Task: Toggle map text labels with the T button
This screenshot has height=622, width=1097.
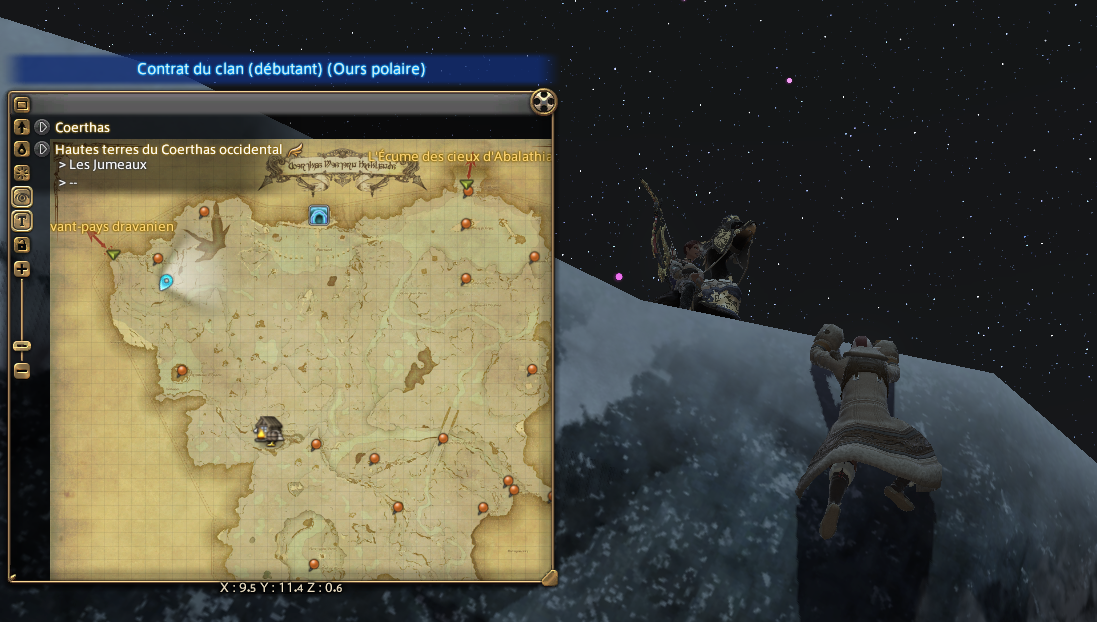Action: coord(22,220)
